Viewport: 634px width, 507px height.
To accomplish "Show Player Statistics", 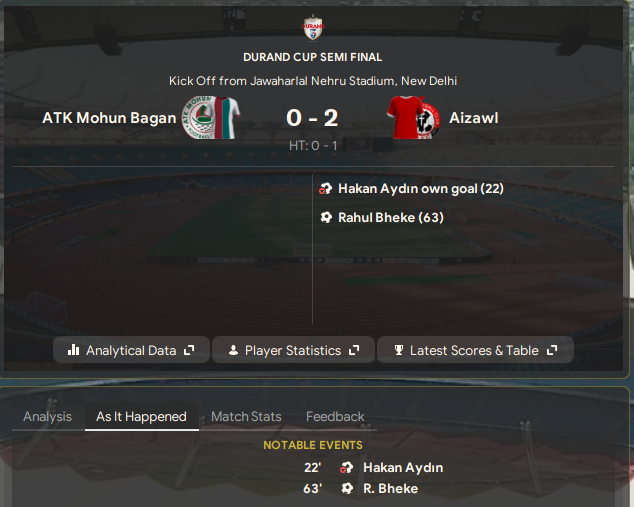I will click(x=293, y=350).
